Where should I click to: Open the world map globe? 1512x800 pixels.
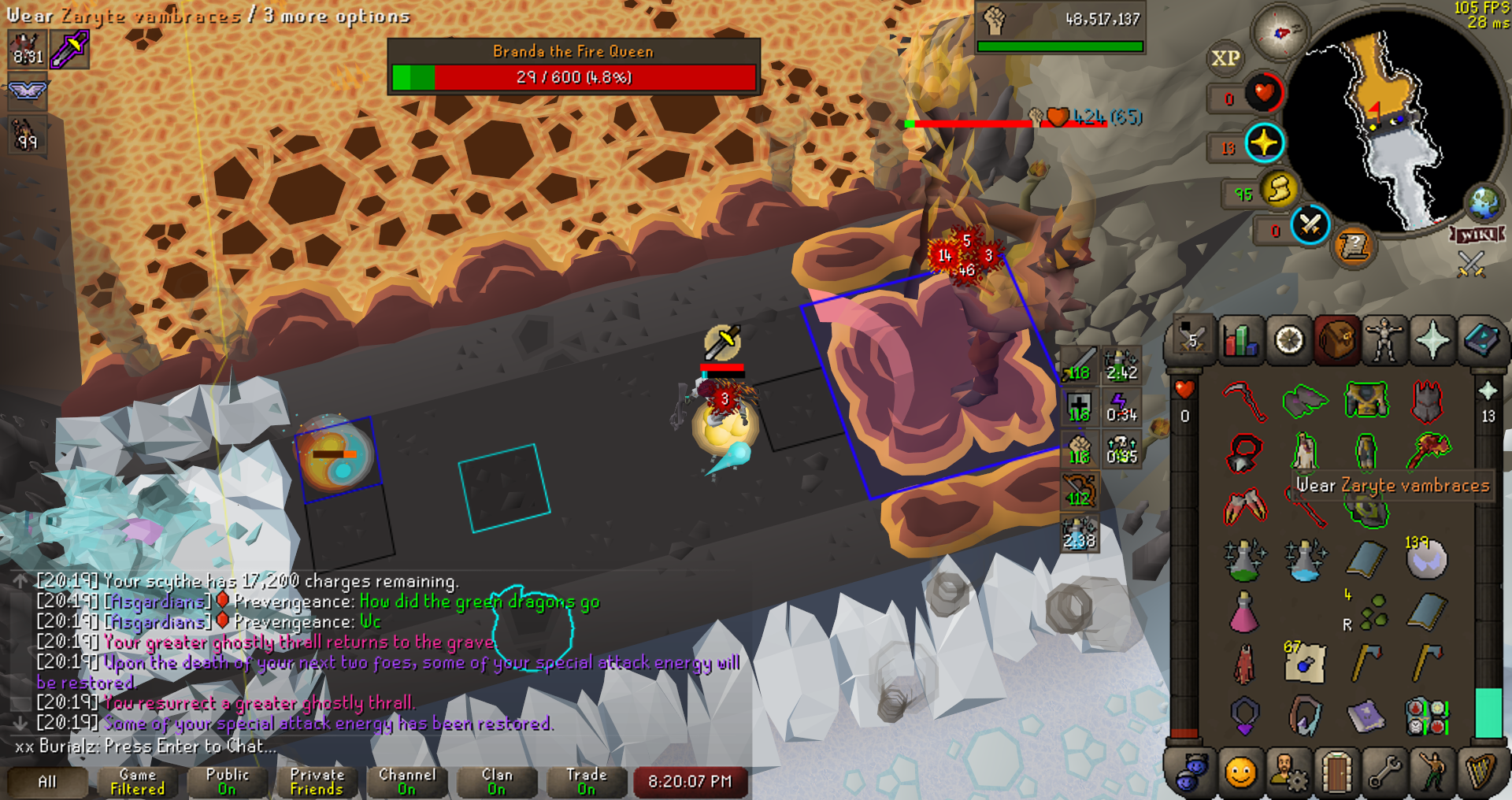1484,203
